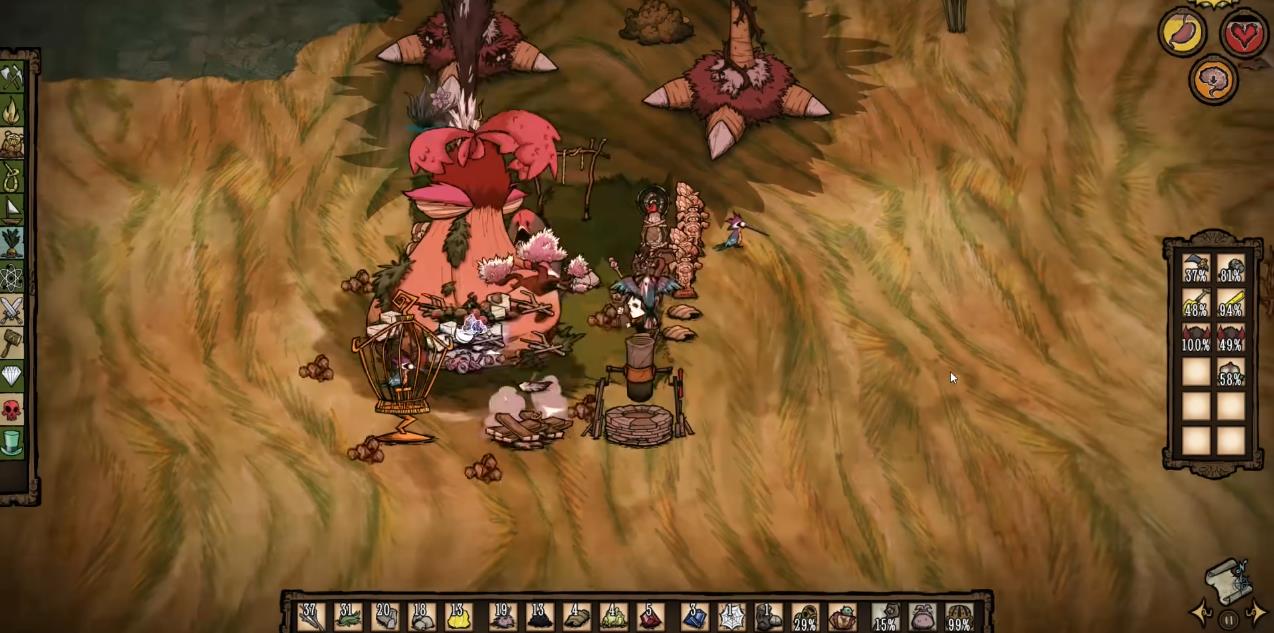The width and height of the screenshot is (1274, 633).
Task: Open the Science atom crafting tab
Action: tap(12, 276)
